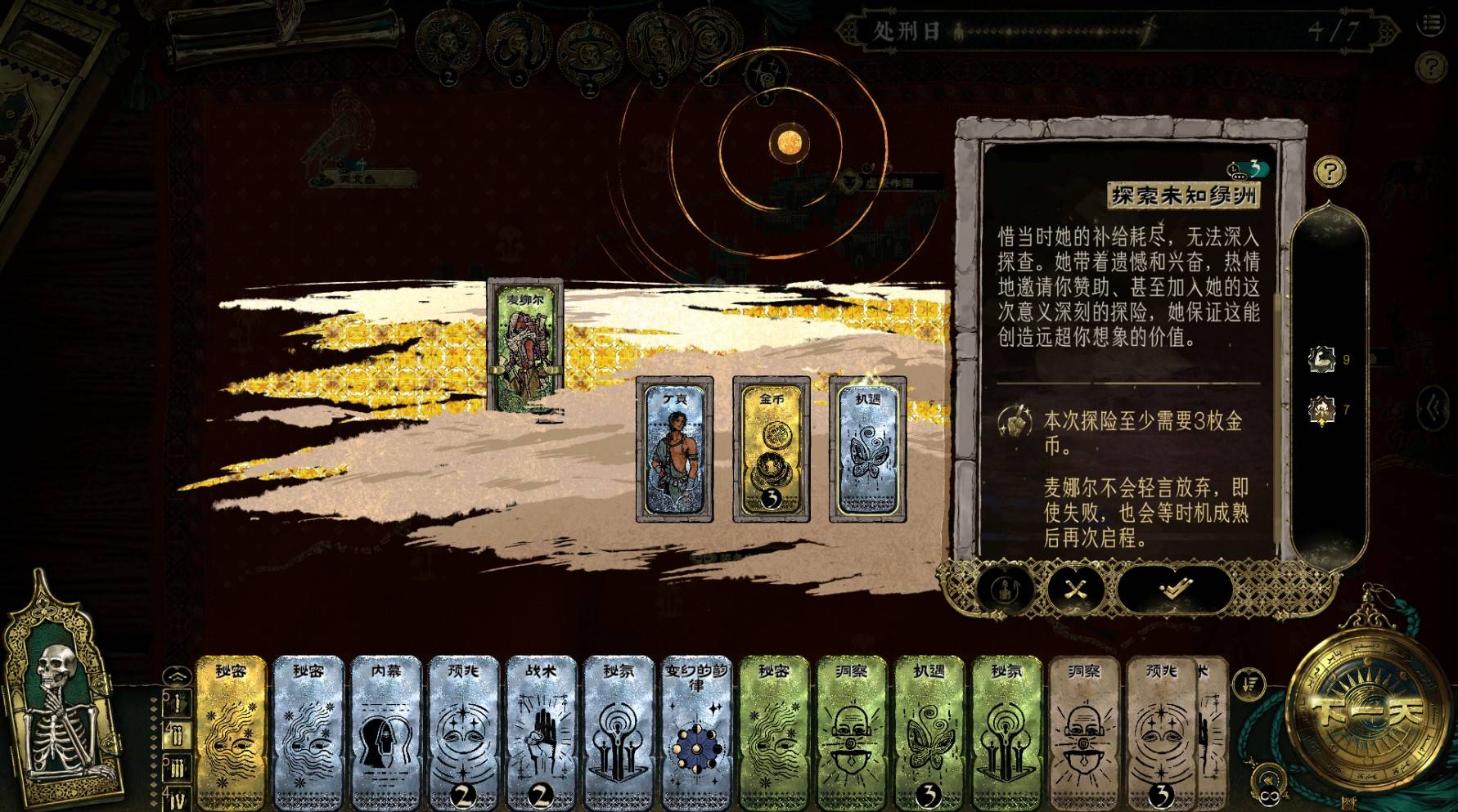The image size is (1458, 812).
Task: Filter hand by rank II tab
Action: pos(178,734)
